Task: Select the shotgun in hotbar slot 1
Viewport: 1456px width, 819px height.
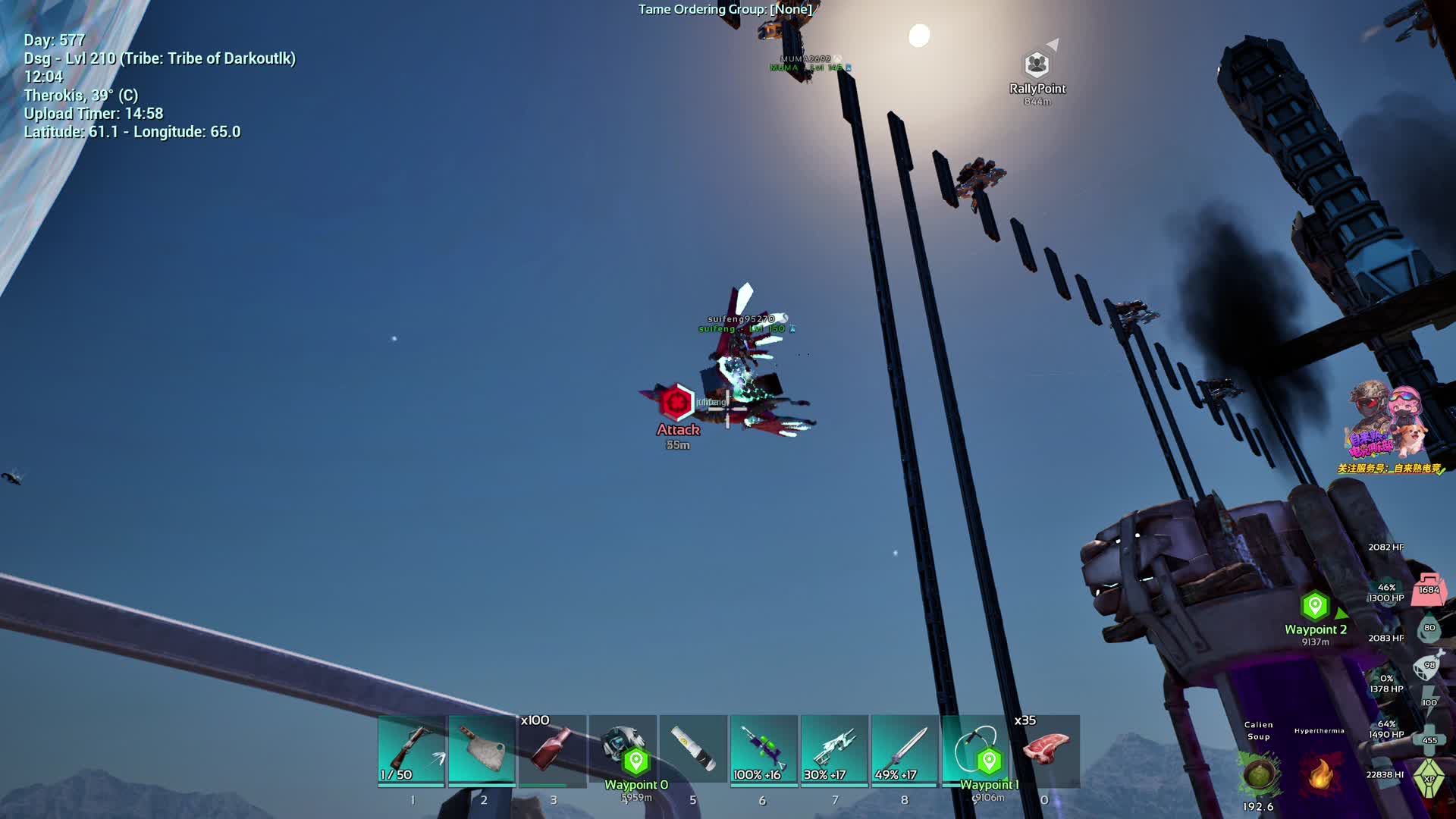Action: (411, 749)
